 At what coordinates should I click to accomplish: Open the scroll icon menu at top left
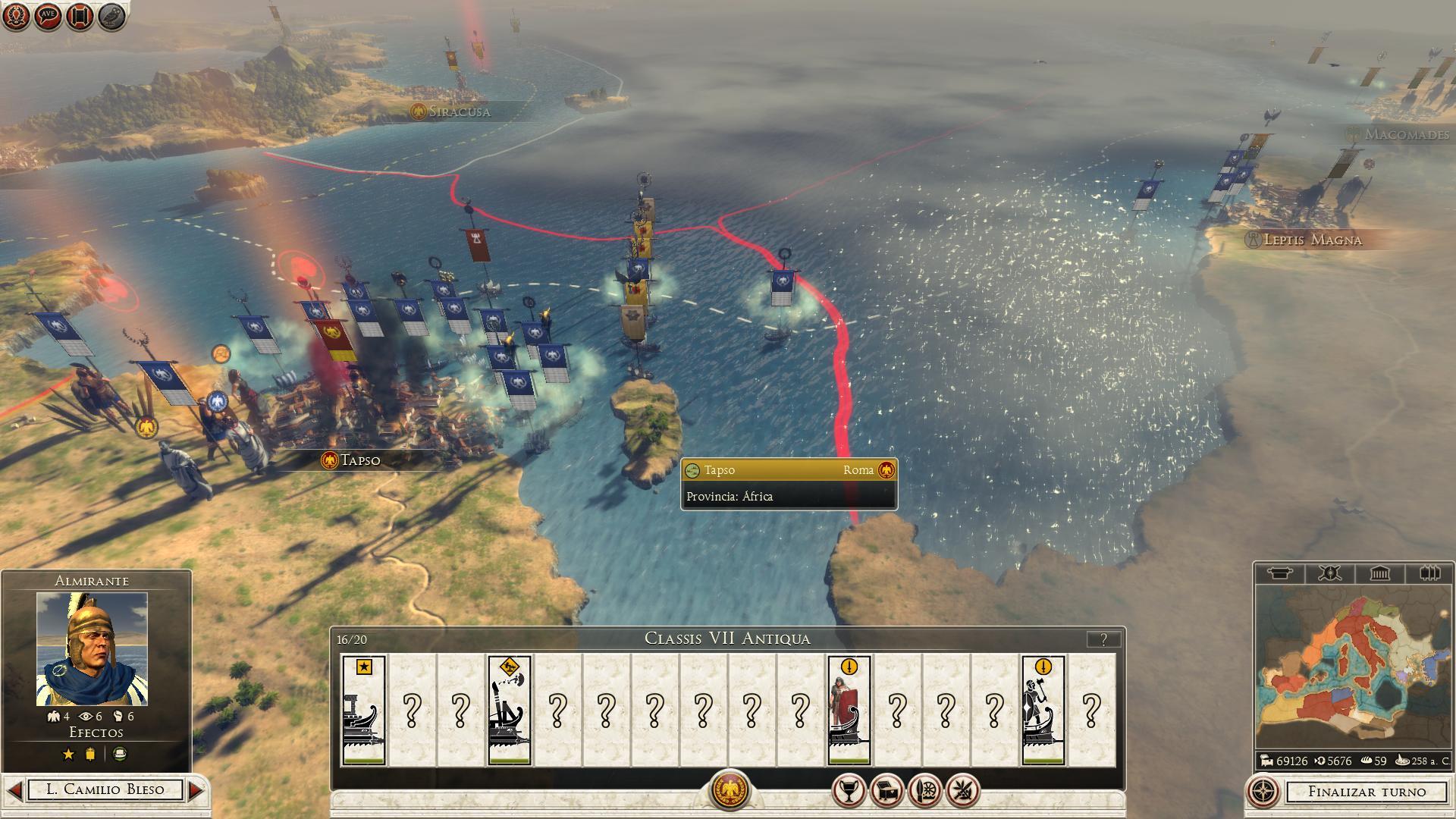click(x=80, y=16)
